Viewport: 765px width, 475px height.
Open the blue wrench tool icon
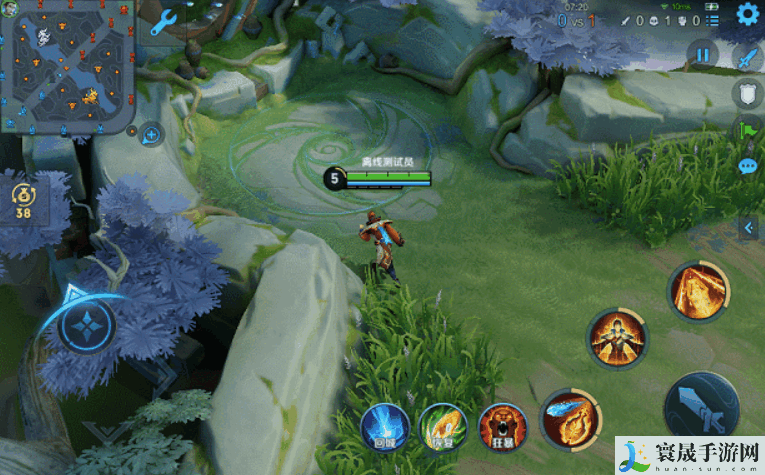point(164,22)
